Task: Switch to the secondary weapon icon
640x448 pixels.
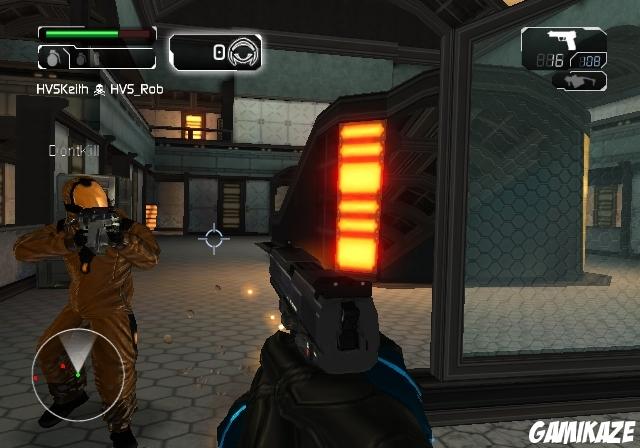Action: click(580, 82)
